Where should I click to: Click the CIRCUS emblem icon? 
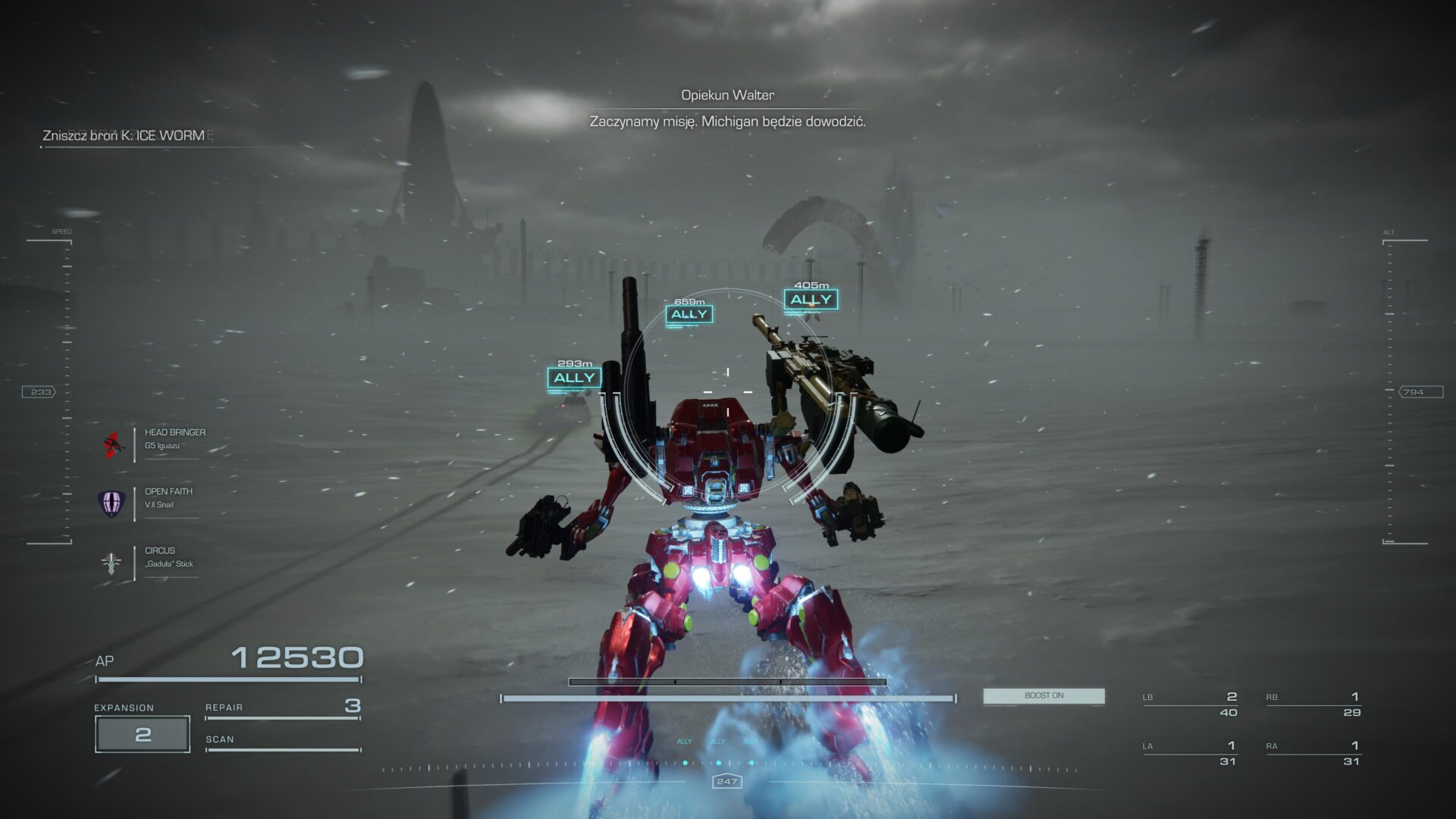click(x=111, y=563)
